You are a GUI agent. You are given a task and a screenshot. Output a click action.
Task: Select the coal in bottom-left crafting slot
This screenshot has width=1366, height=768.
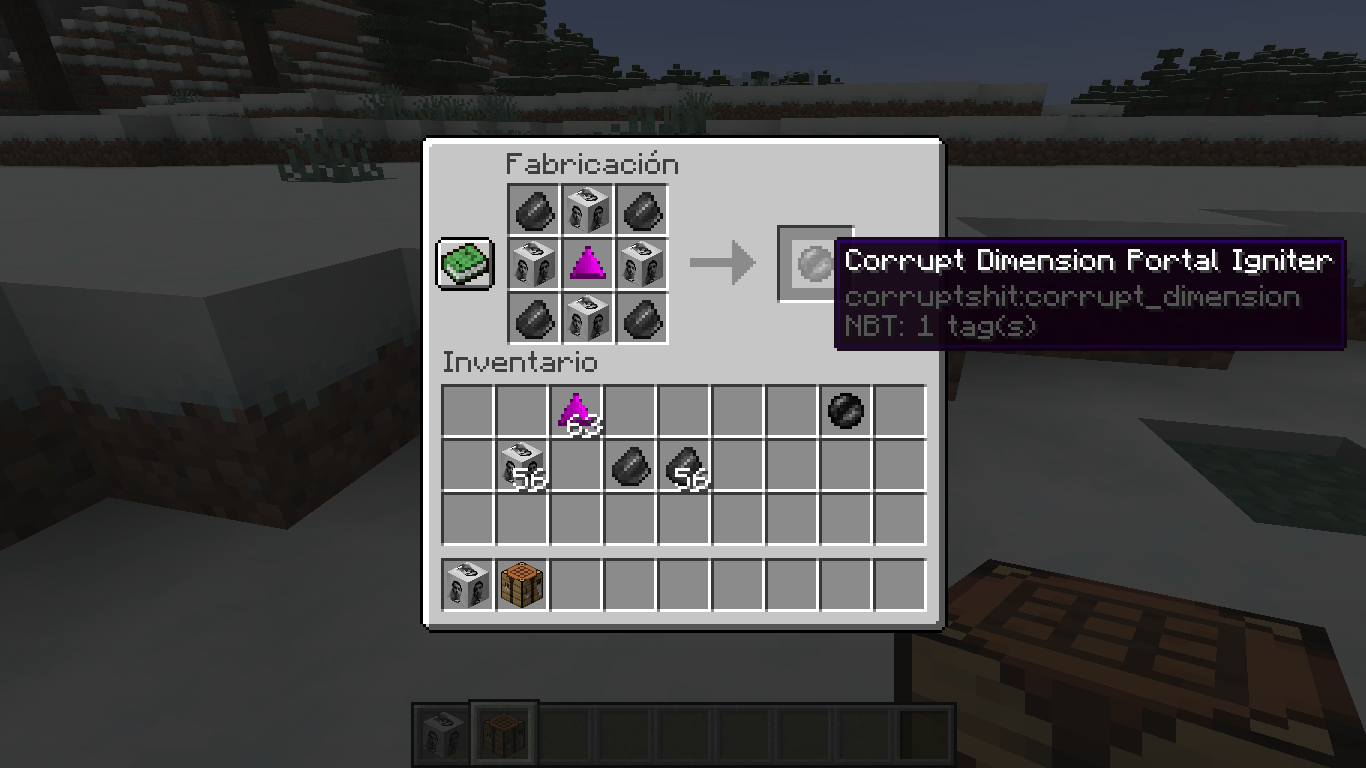(x=534, y=319)
